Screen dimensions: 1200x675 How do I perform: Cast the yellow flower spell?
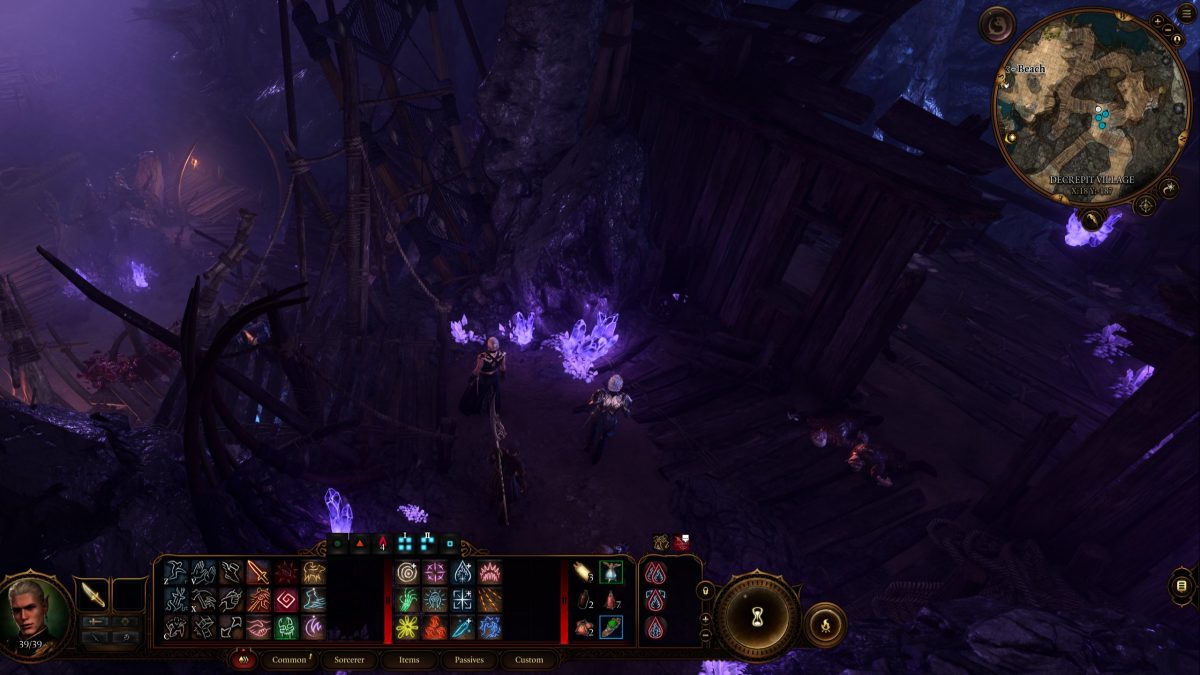click(407, 627)
